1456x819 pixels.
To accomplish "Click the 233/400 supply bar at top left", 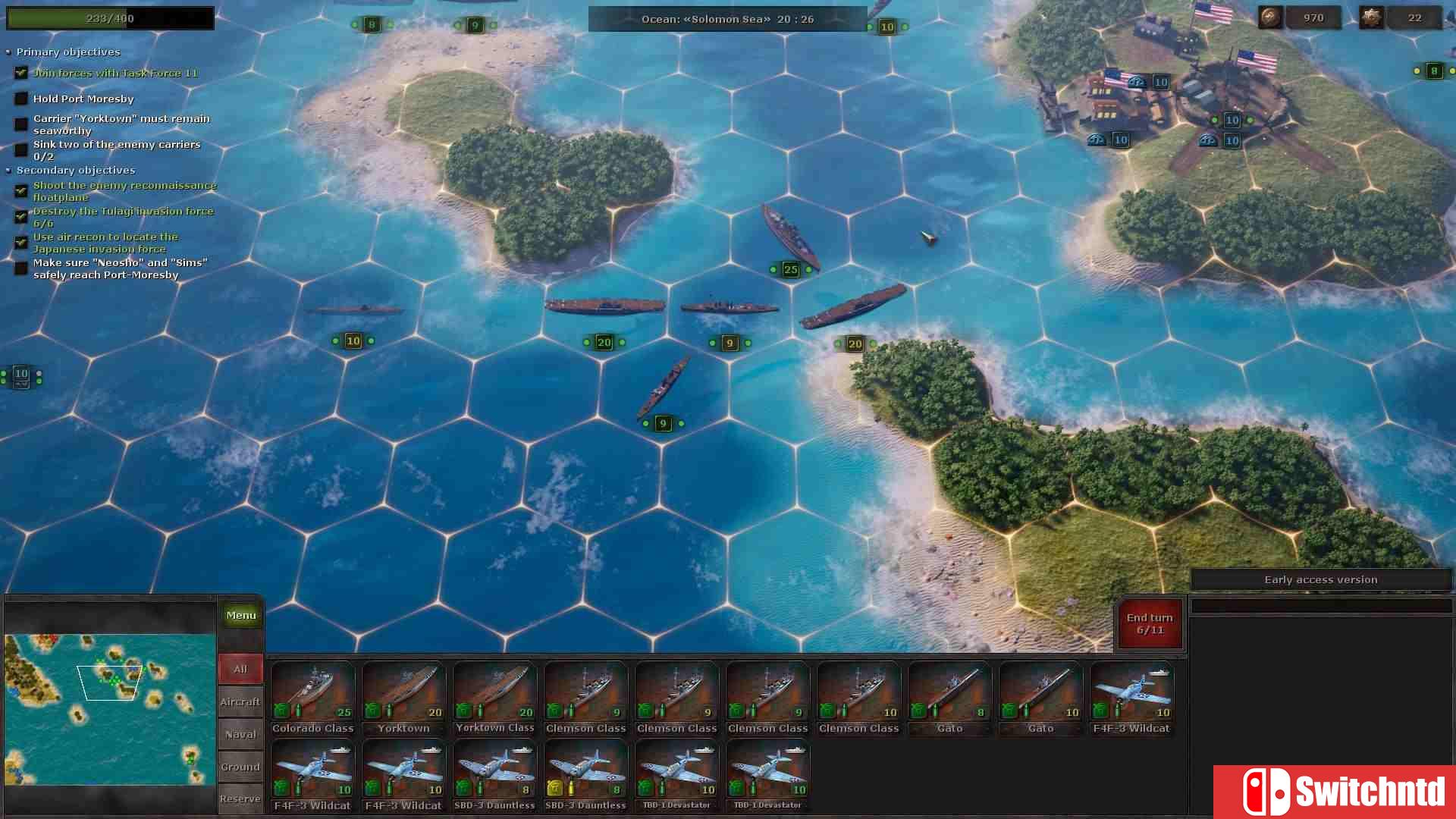I will pyautogui.click(x=110, y=17).
